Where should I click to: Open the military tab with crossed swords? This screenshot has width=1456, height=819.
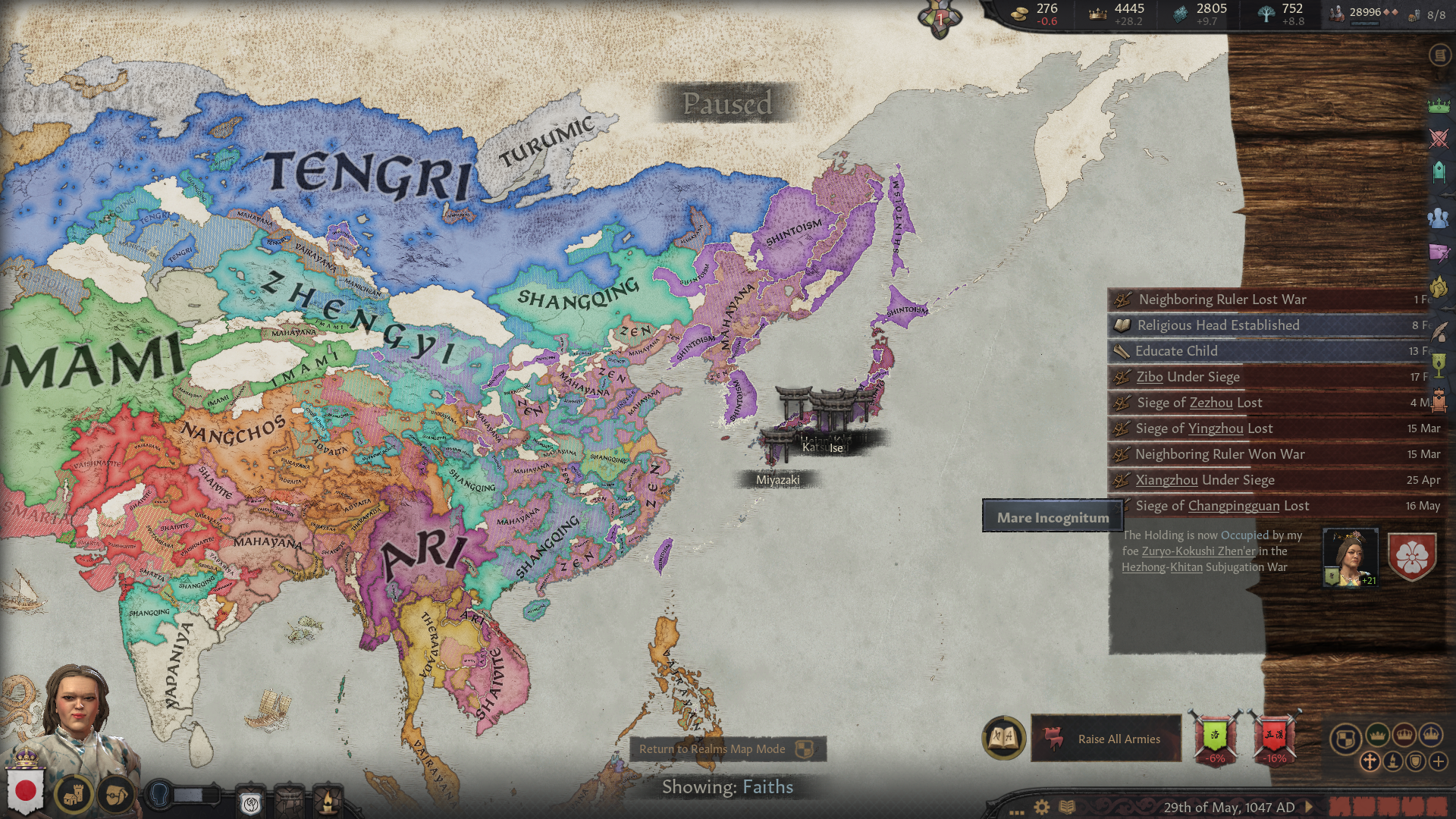point(1439,139)
